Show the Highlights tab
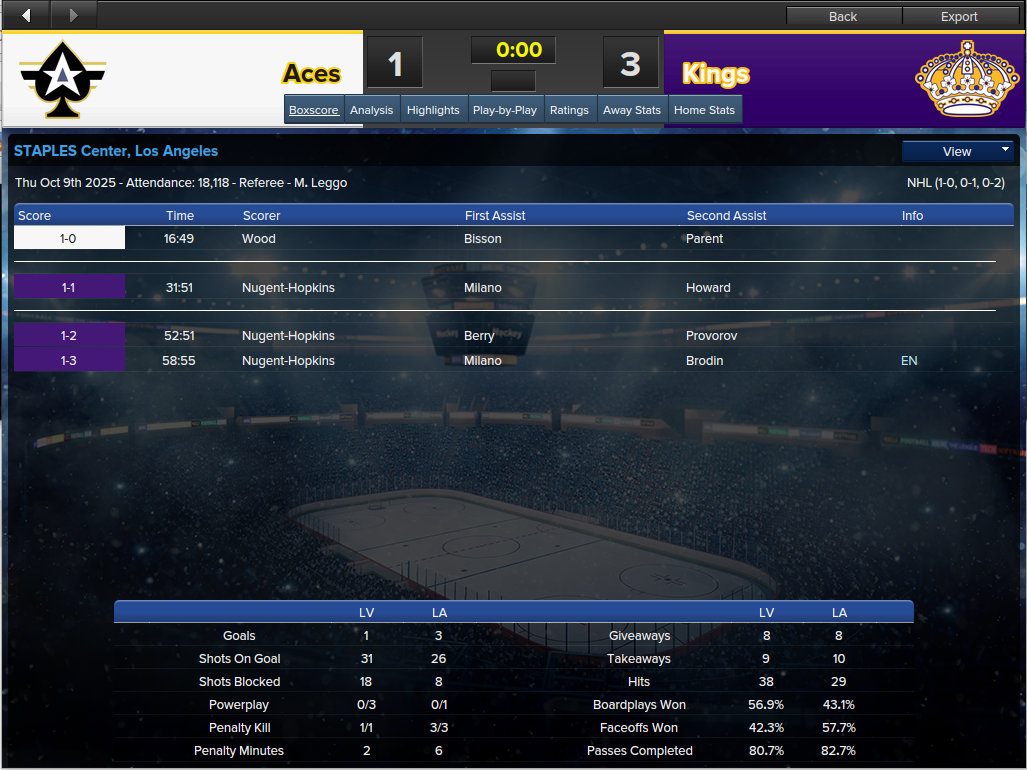Viewport: 1027px width, 770px height. 433,110
